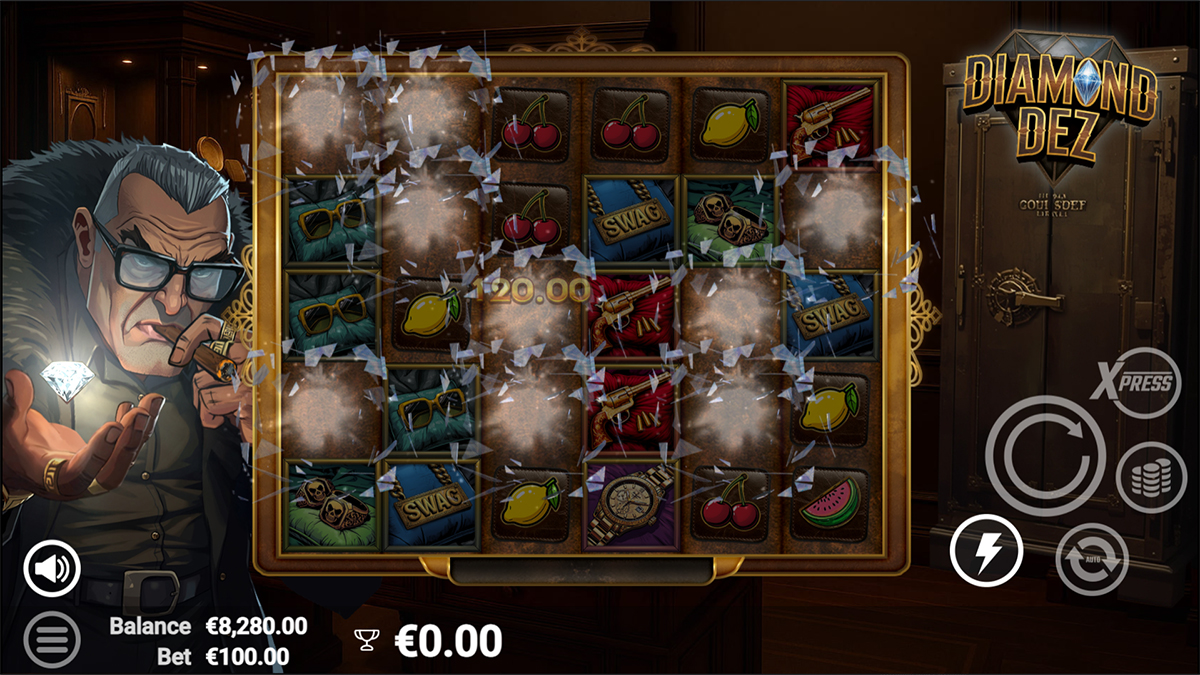Spin the reels with the circular arrow button
The height and width of the screenshot is (675, 1200).
coord(1044,456)
